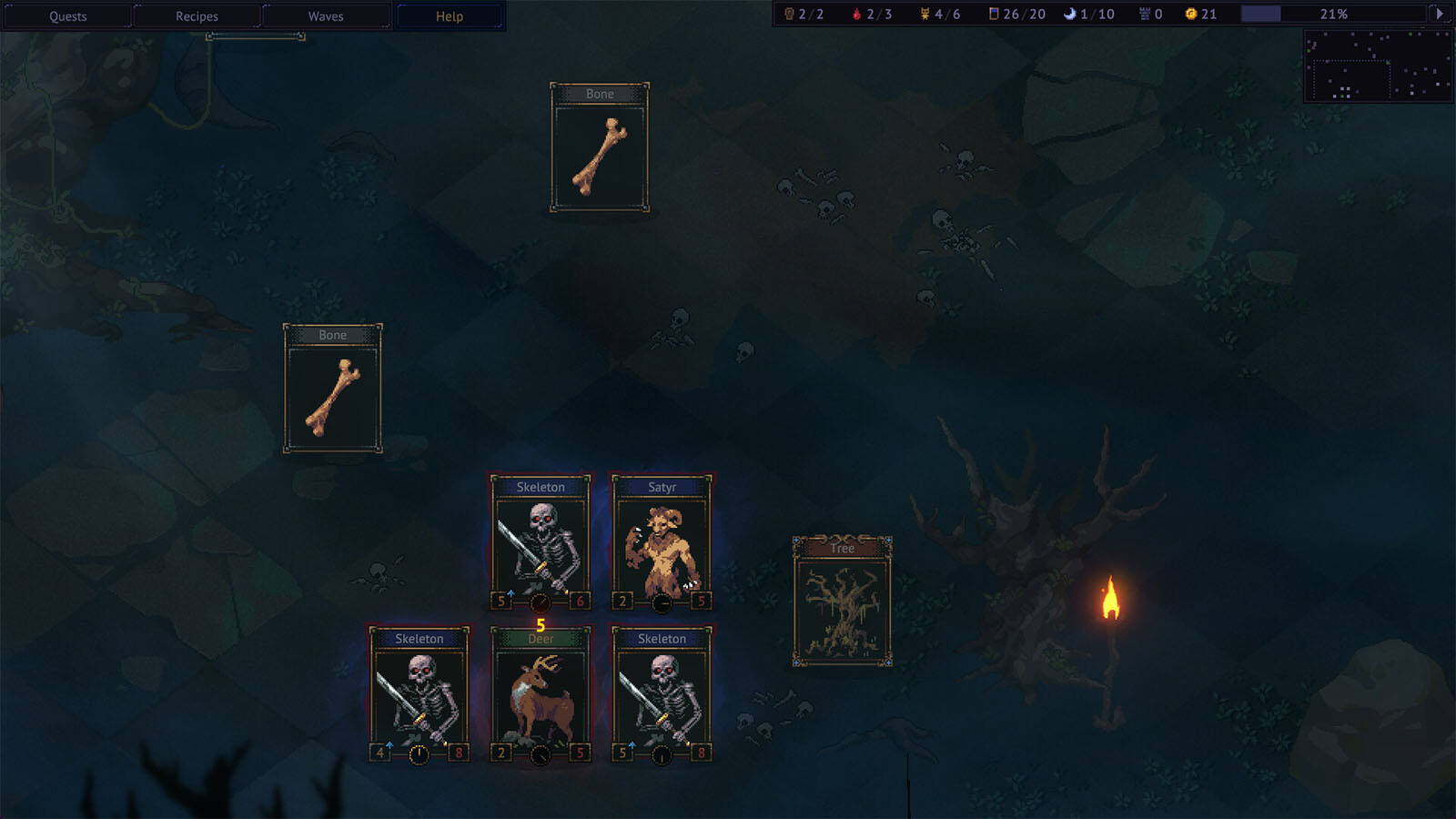Select the Skeleton card with 6 health
This screenshot has width=1456, height=819.
tap(541, 542)
